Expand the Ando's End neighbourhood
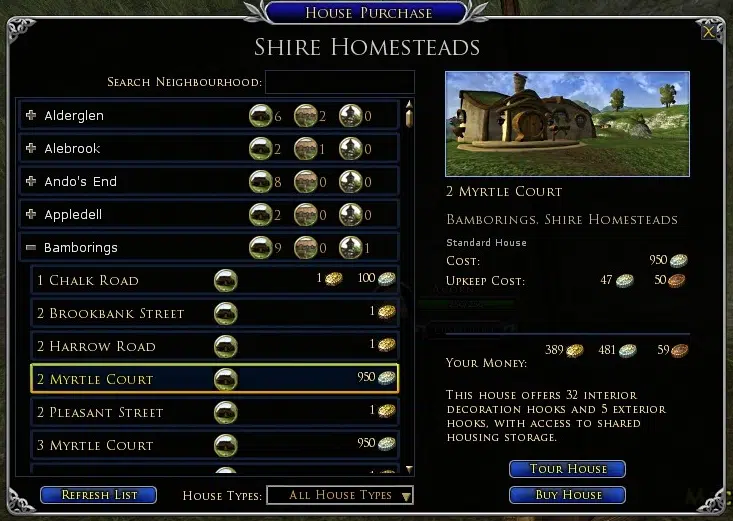 click(x=31, y=182)
